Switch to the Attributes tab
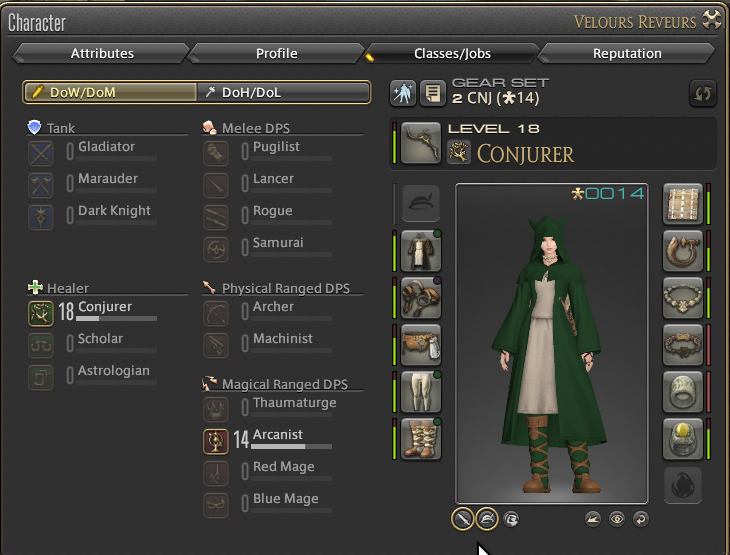730x555 pixels. (102, 54)
